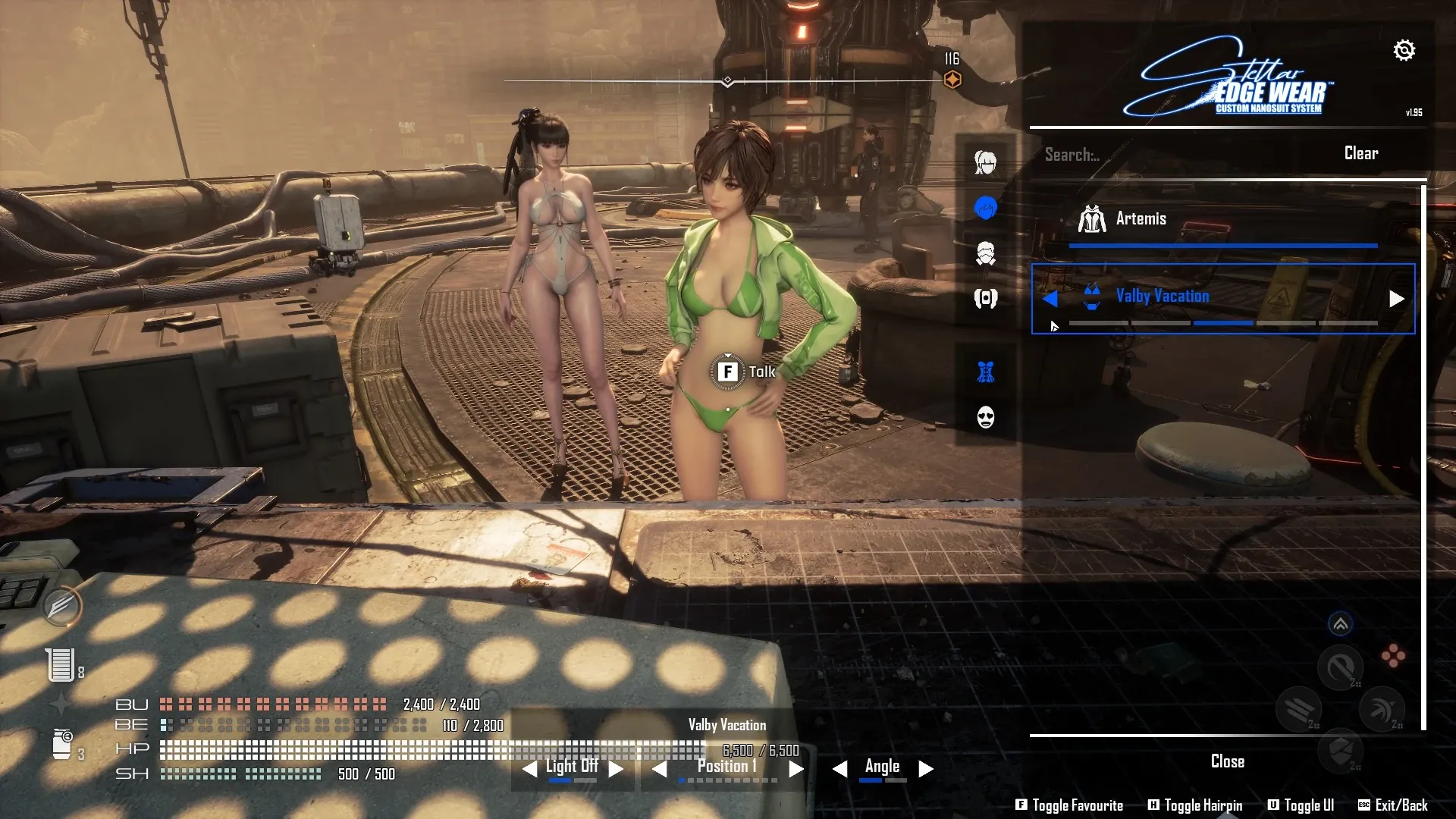Viewport: 1456px width, 819px height.
Task: Change the Angle with right arrow
Action: (925, 769)
